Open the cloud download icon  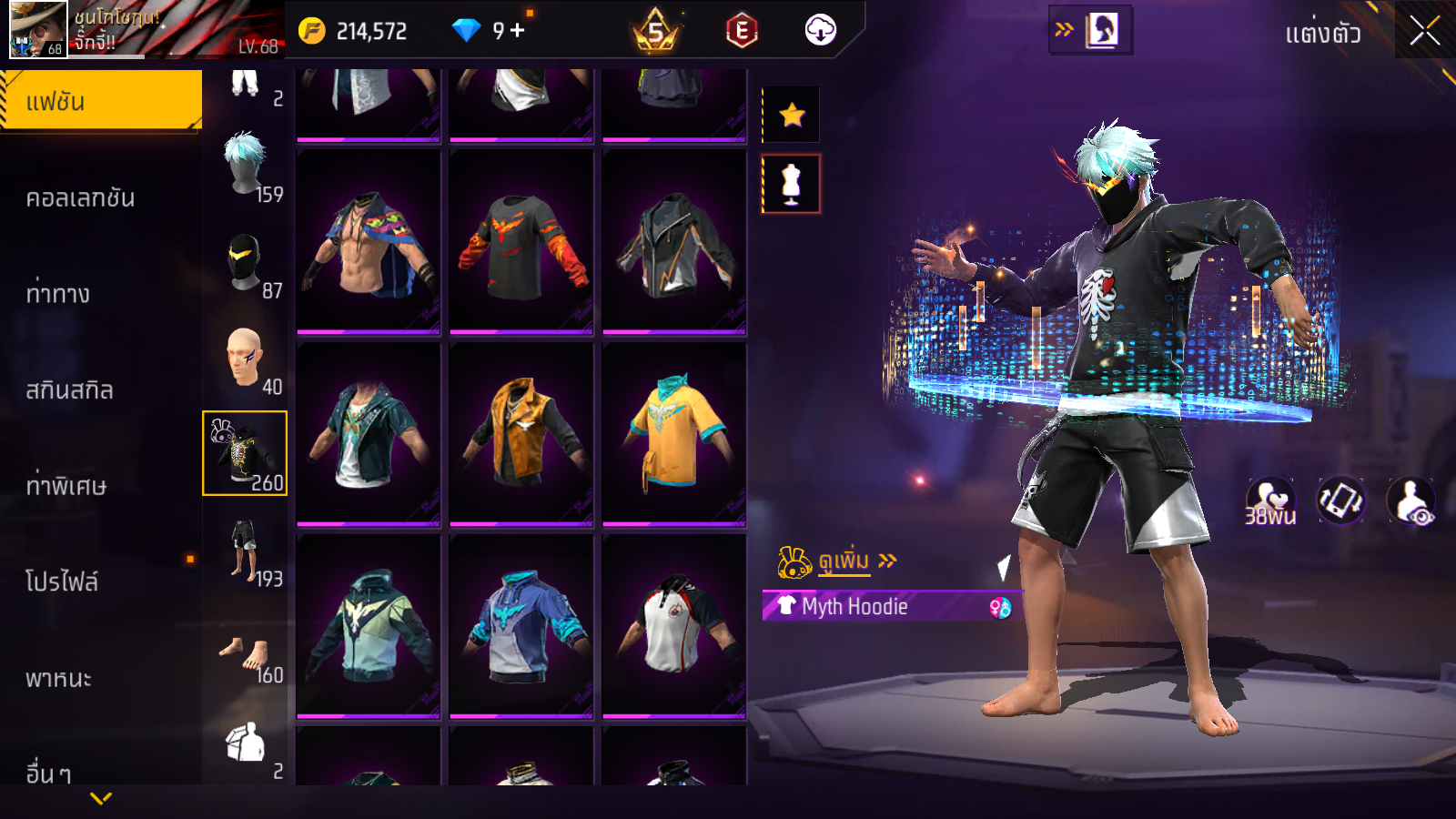[820, 30]
